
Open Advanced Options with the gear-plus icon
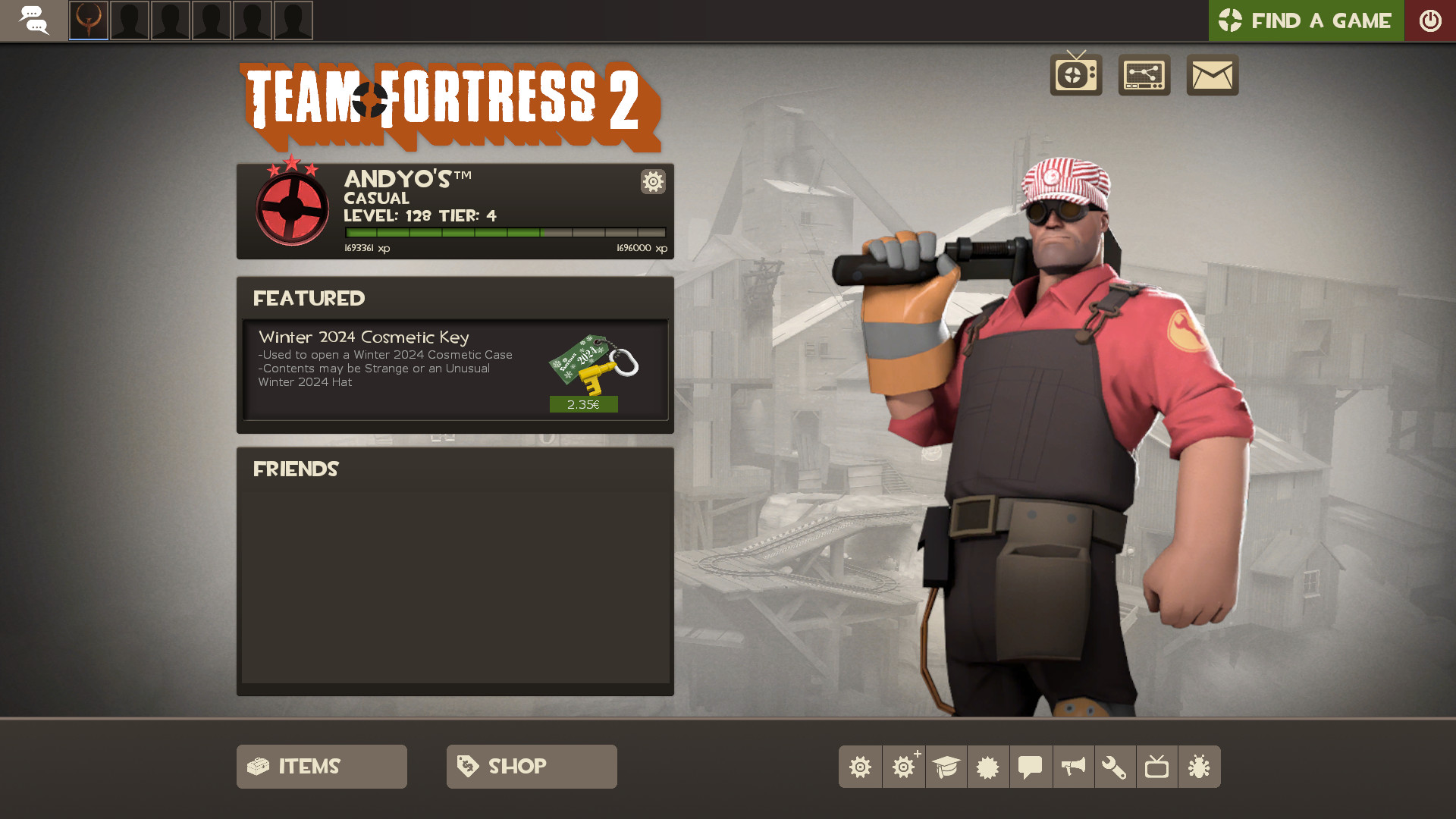(x=903, y=767)
